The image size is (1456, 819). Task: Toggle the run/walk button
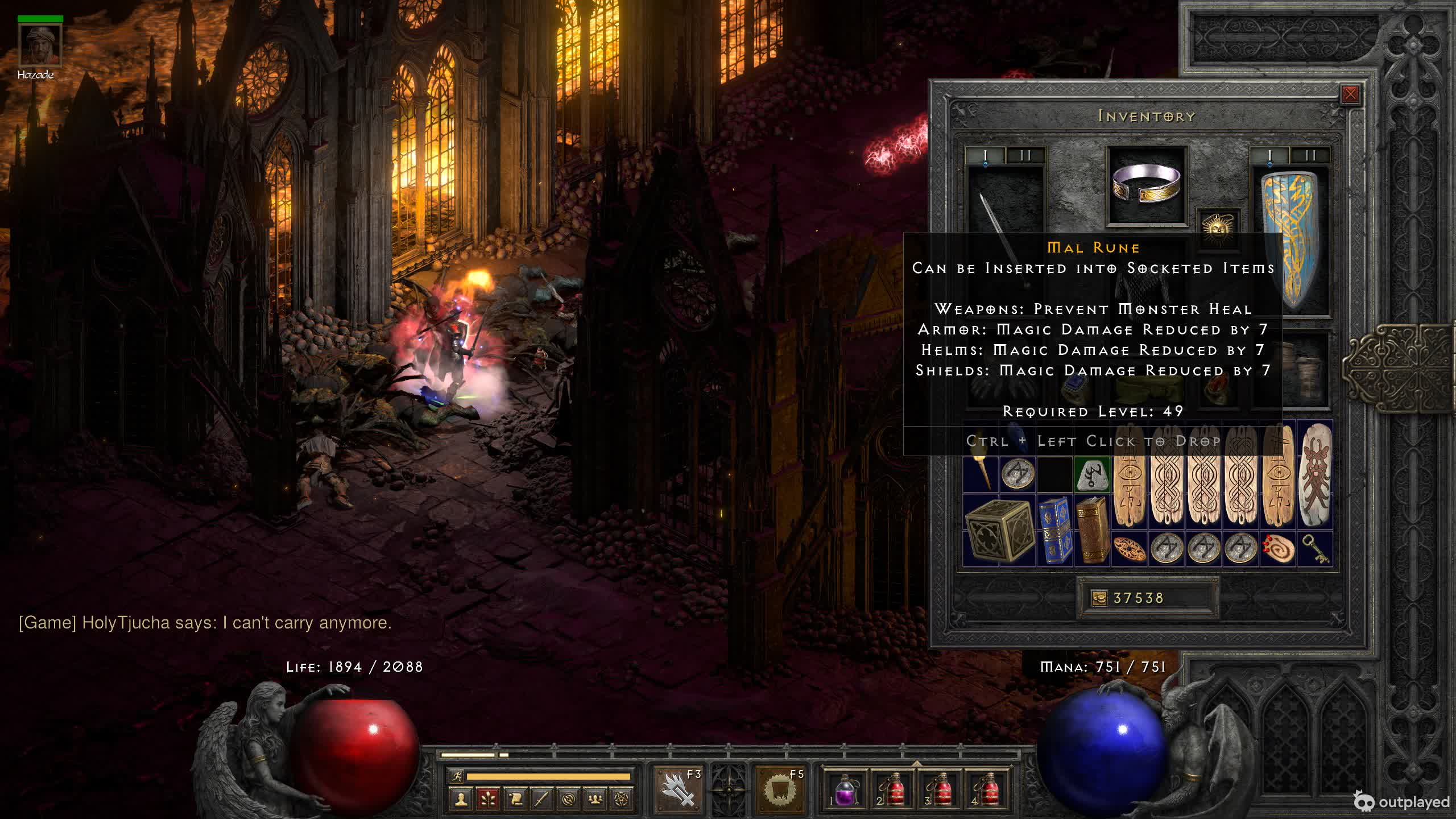(x=456, y=776)
